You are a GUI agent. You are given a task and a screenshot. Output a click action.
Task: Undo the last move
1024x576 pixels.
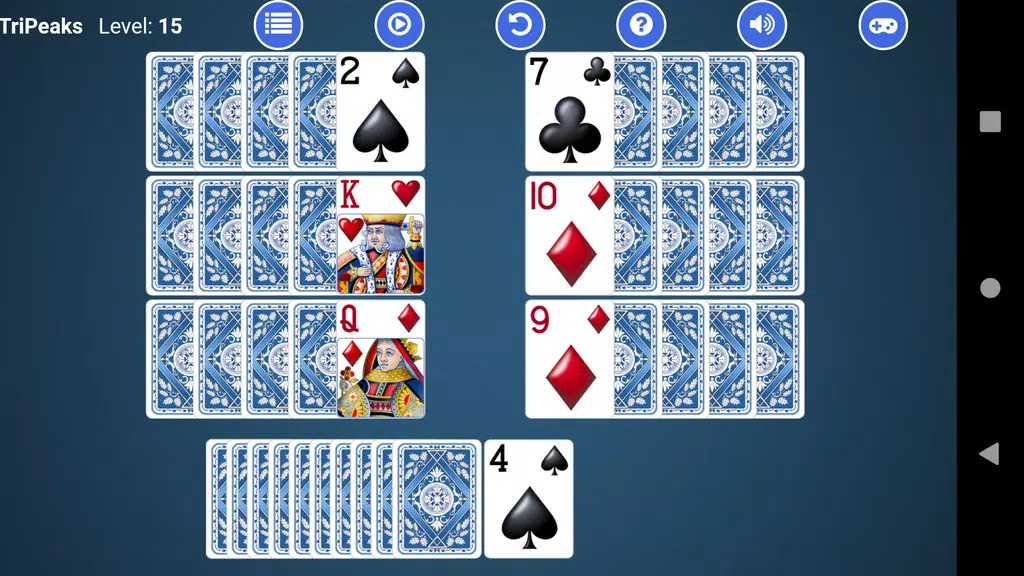[x=520, y=25]
